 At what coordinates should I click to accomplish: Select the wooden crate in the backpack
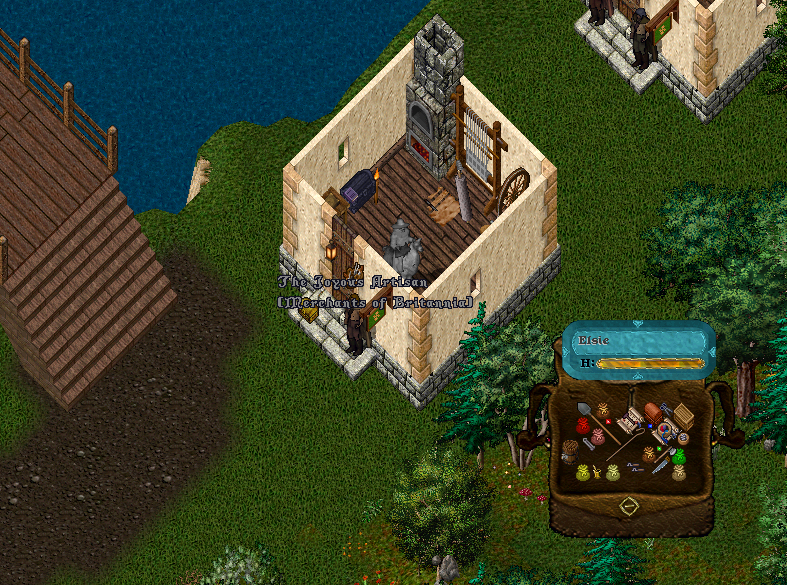[684, 416]
